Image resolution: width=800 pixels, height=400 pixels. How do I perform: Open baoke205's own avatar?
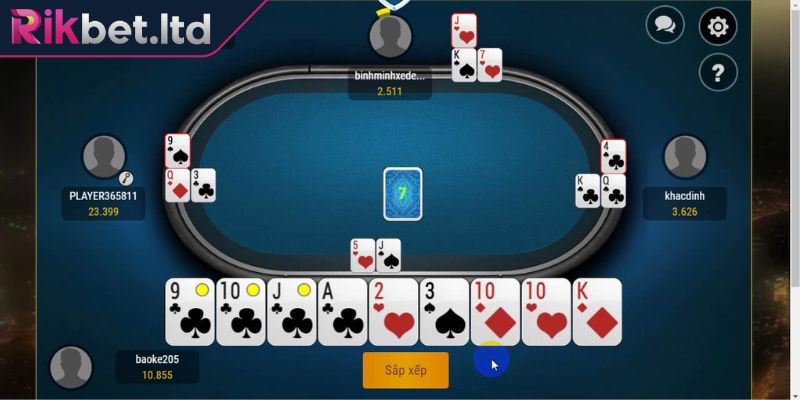71,367
